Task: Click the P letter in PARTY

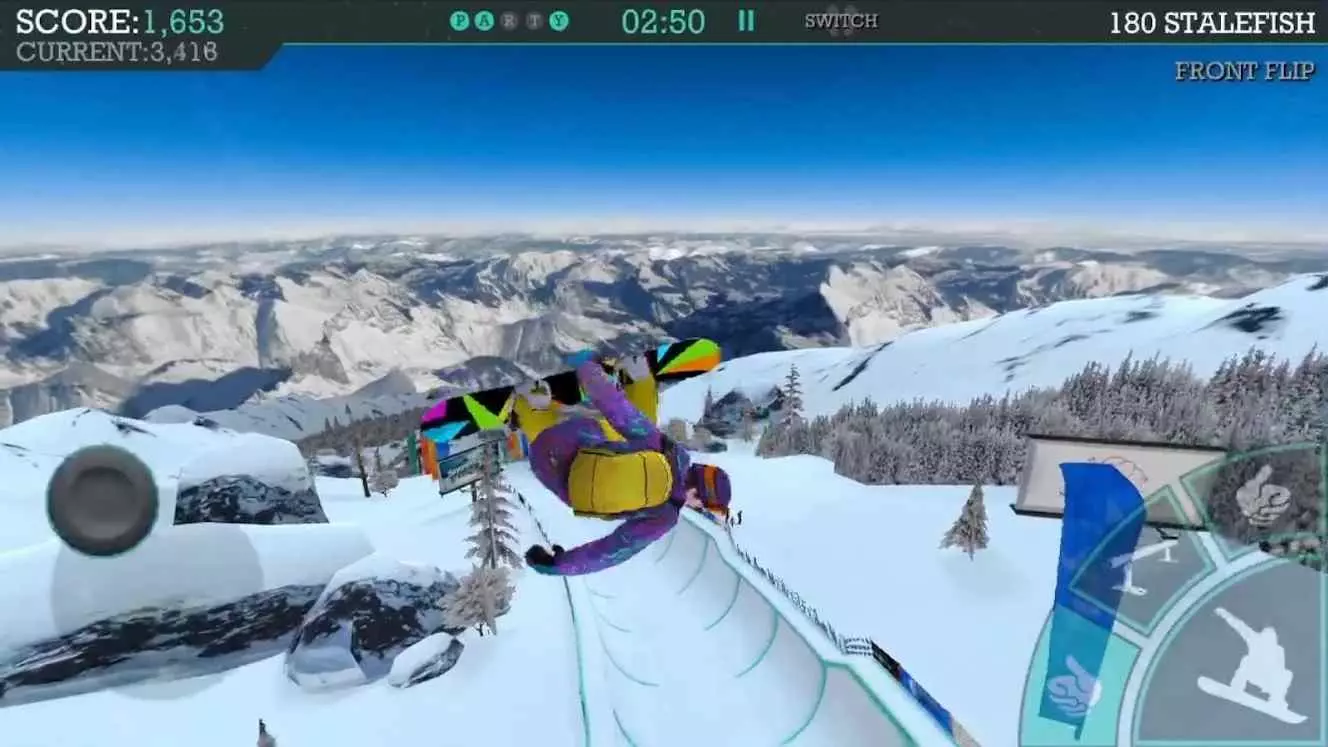Action: 458,18
